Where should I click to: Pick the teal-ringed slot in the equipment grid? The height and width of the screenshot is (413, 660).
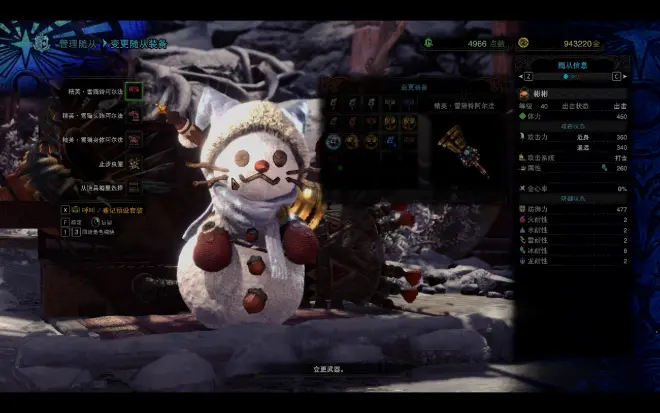tap(334, 141)
